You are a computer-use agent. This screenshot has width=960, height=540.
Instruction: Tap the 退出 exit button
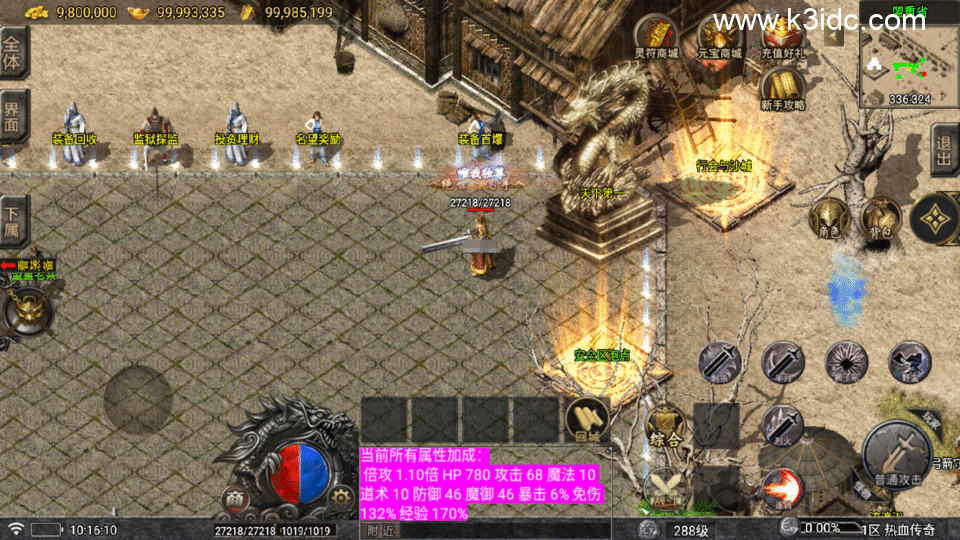pos(945,150)
